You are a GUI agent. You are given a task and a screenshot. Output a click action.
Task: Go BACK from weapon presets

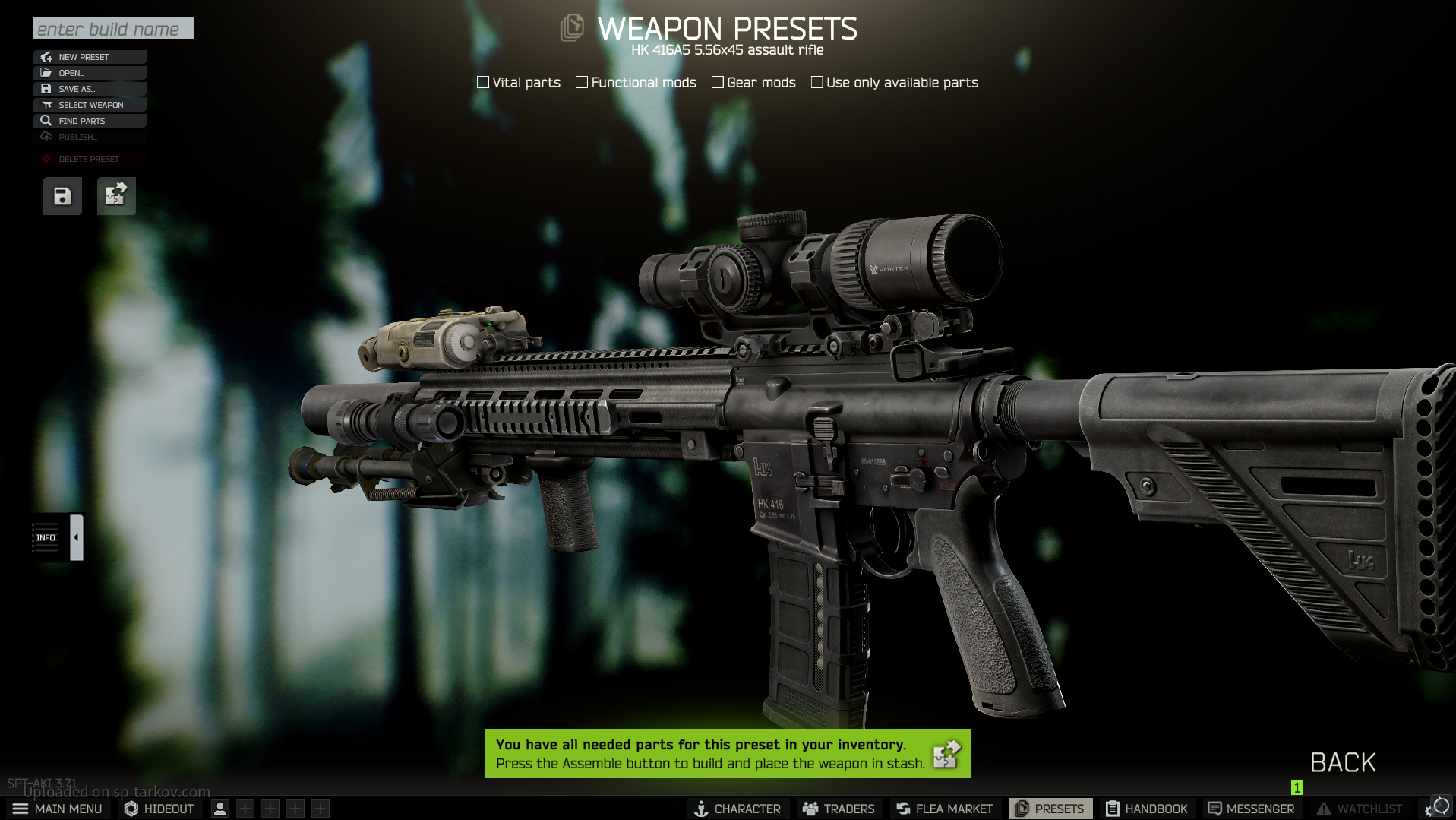pyautogui.click(x=1343, y=762)
